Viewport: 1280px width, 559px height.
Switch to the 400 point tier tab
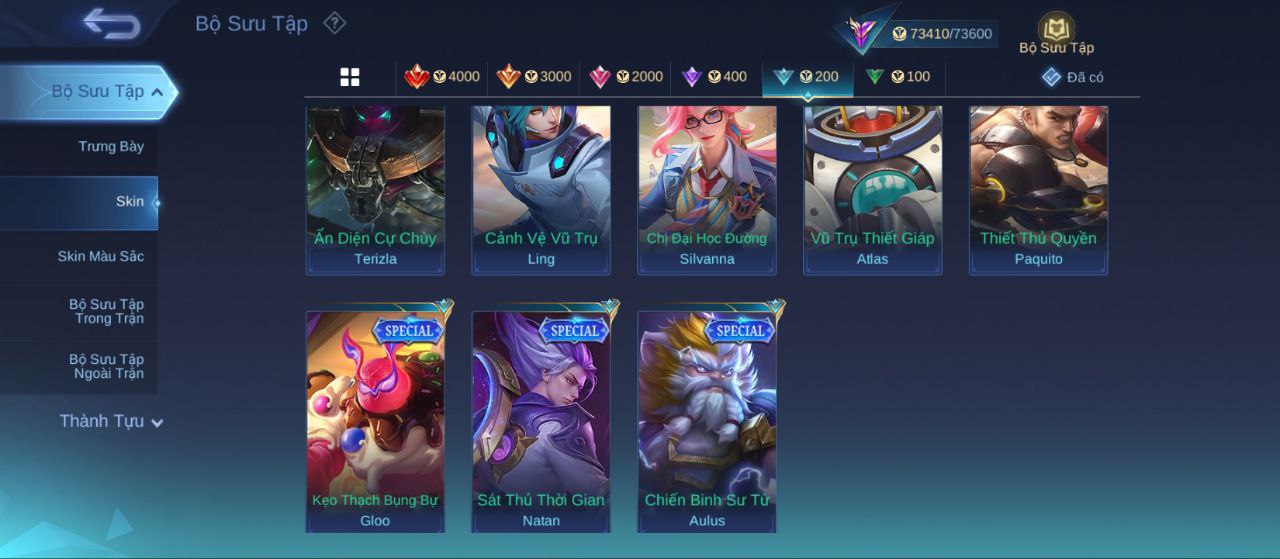pos(714,77)
